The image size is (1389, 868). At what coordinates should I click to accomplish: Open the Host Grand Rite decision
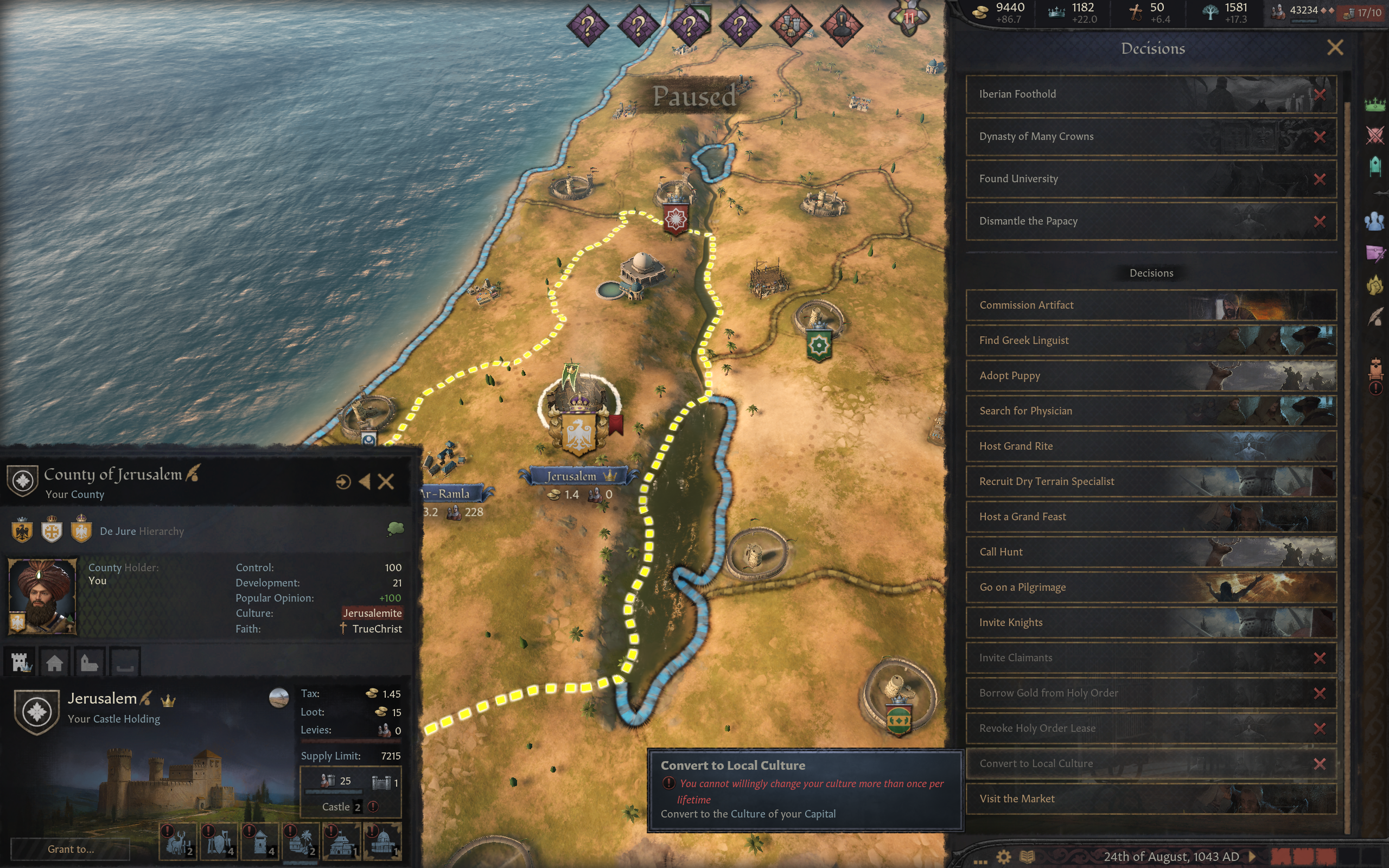1150,446
